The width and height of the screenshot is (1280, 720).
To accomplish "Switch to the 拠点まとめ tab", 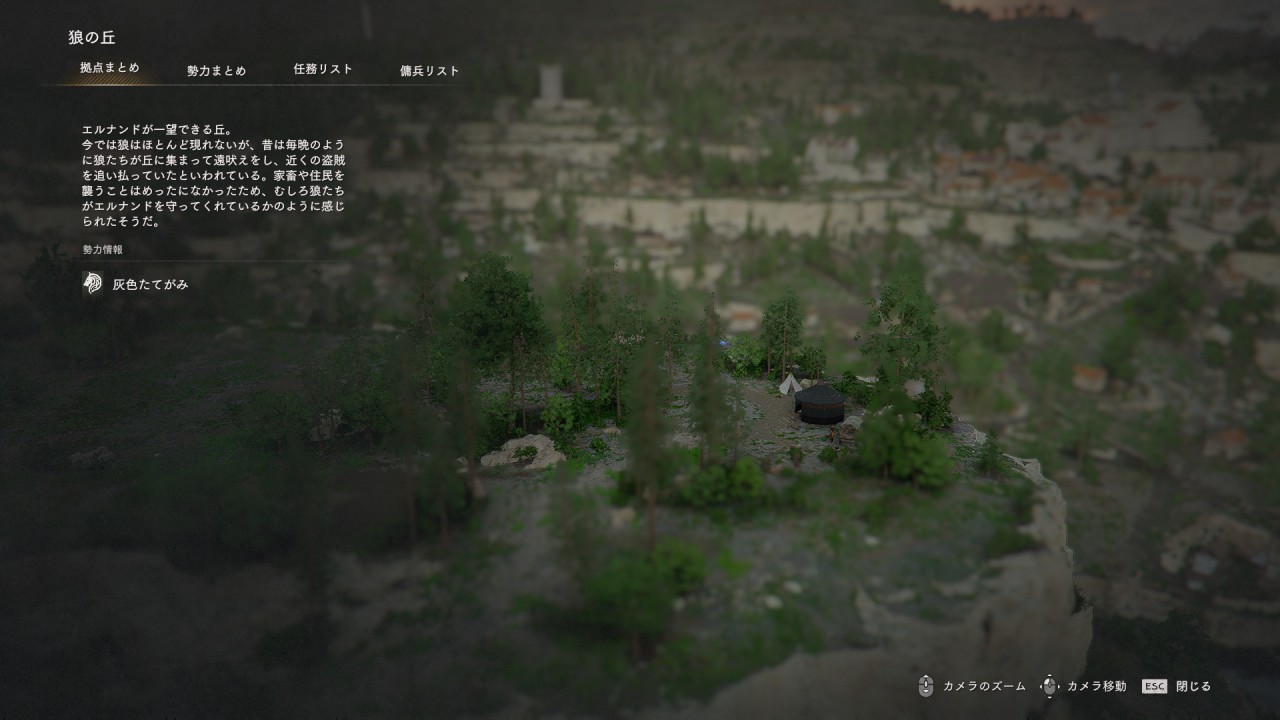I will (x=110, y=69).
